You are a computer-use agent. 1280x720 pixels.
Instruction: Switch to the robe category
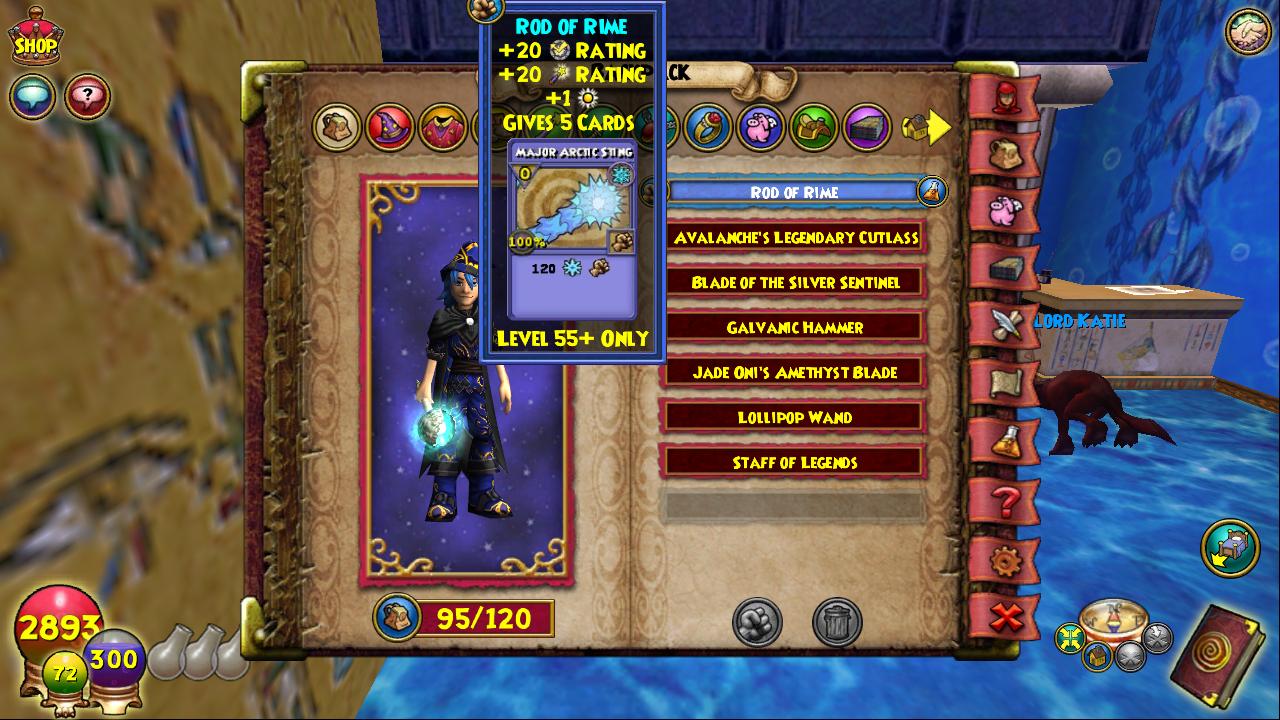point(441,127)
